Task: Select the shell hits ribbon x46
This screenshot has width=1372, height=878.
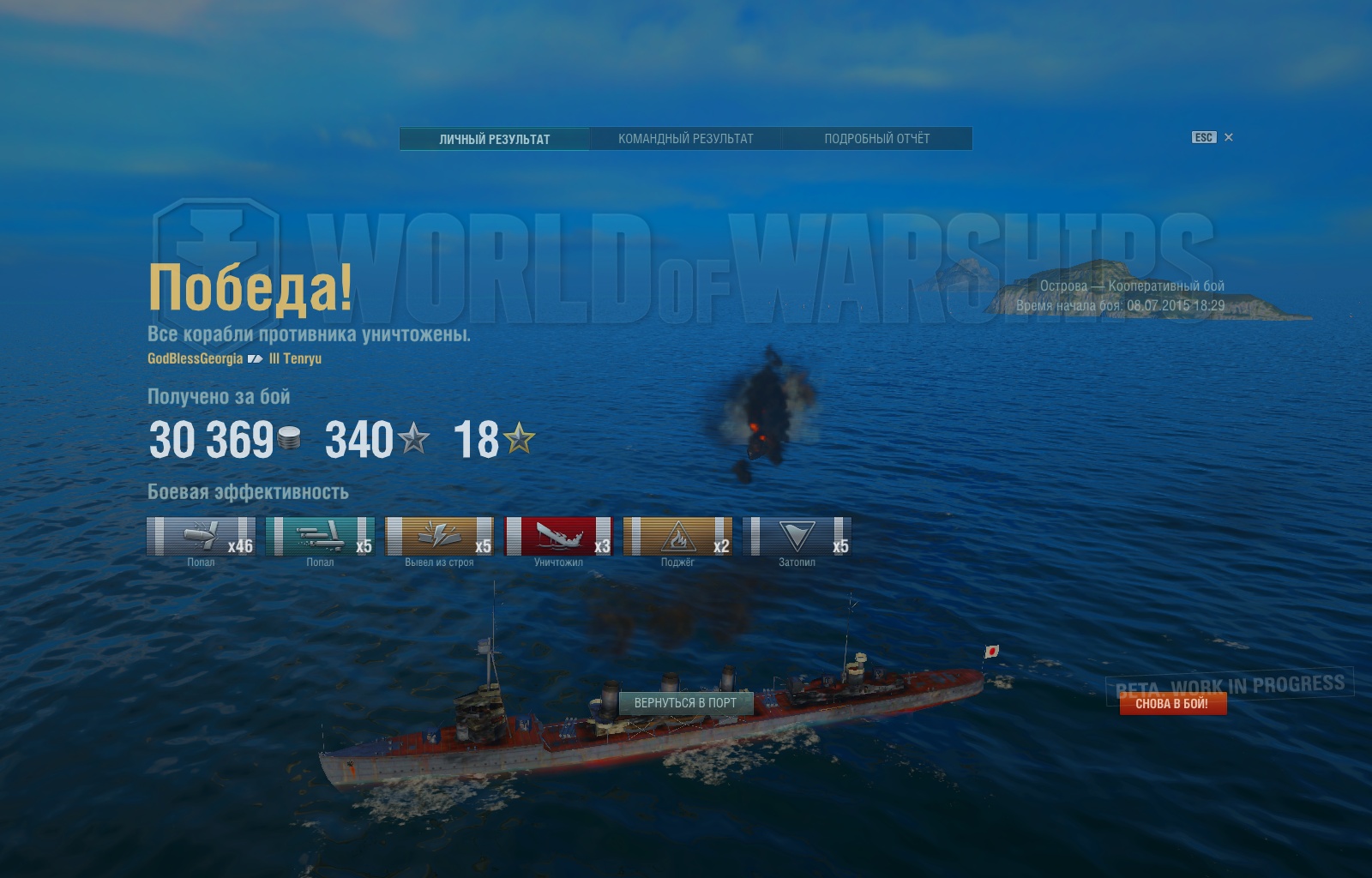Action: 201,537
